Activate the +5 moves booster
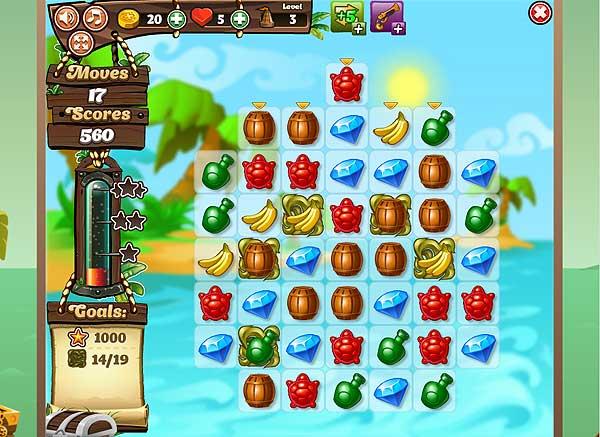This screenshot has width=600, height=437. tap(347, 17)
